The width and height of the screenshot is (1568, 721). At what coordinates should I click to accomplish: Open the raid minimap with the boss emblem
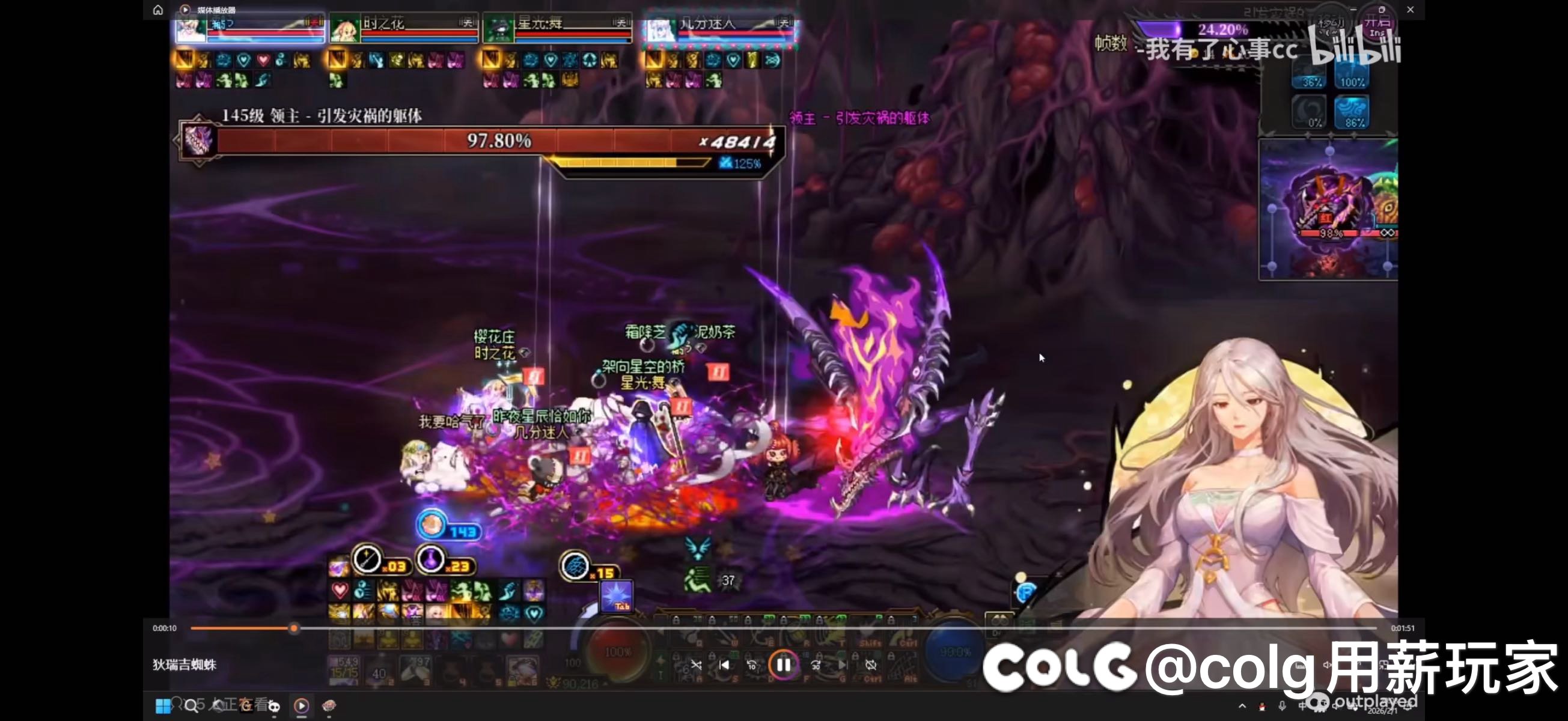1328,210
